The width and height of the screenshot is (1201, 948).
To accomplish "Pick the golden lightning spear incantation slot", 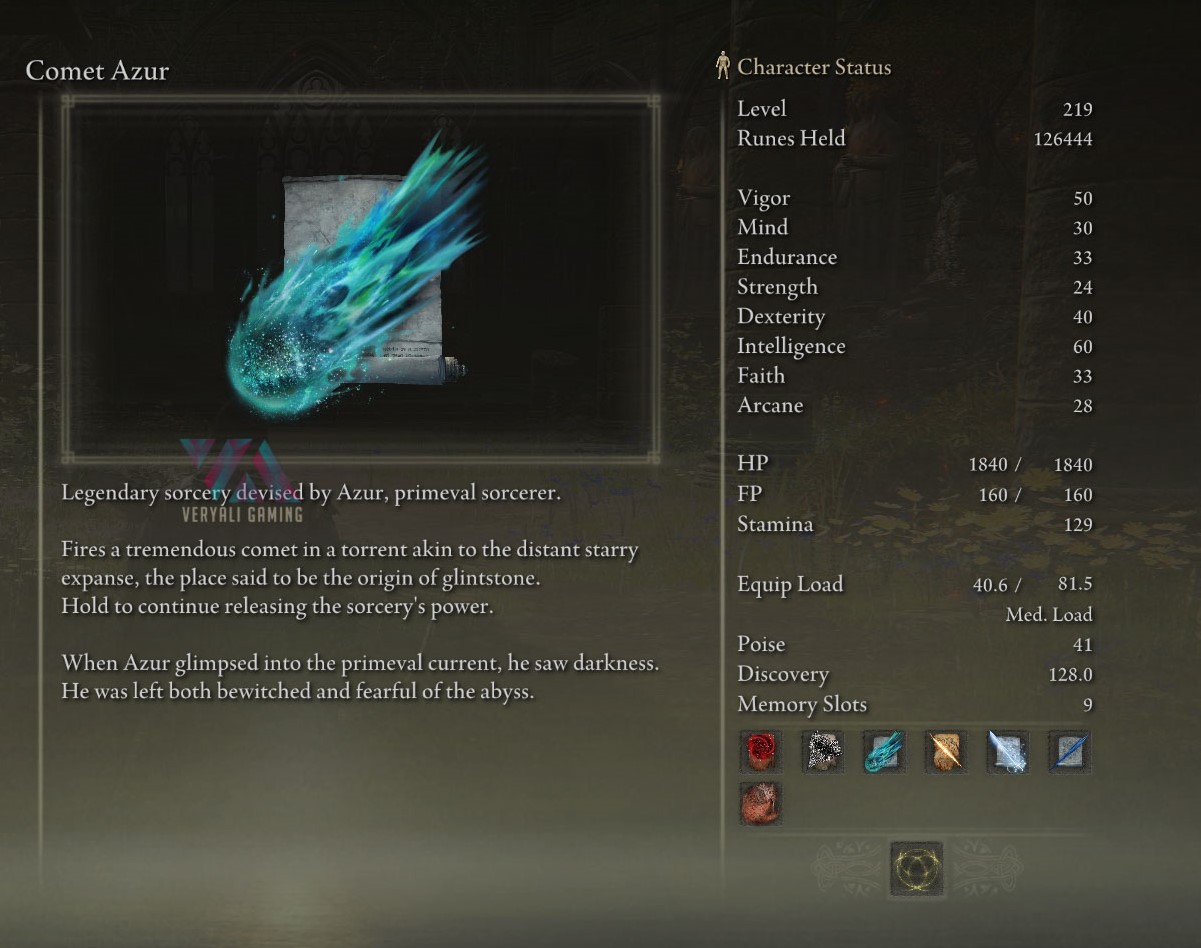I will [x=945, y=751].
